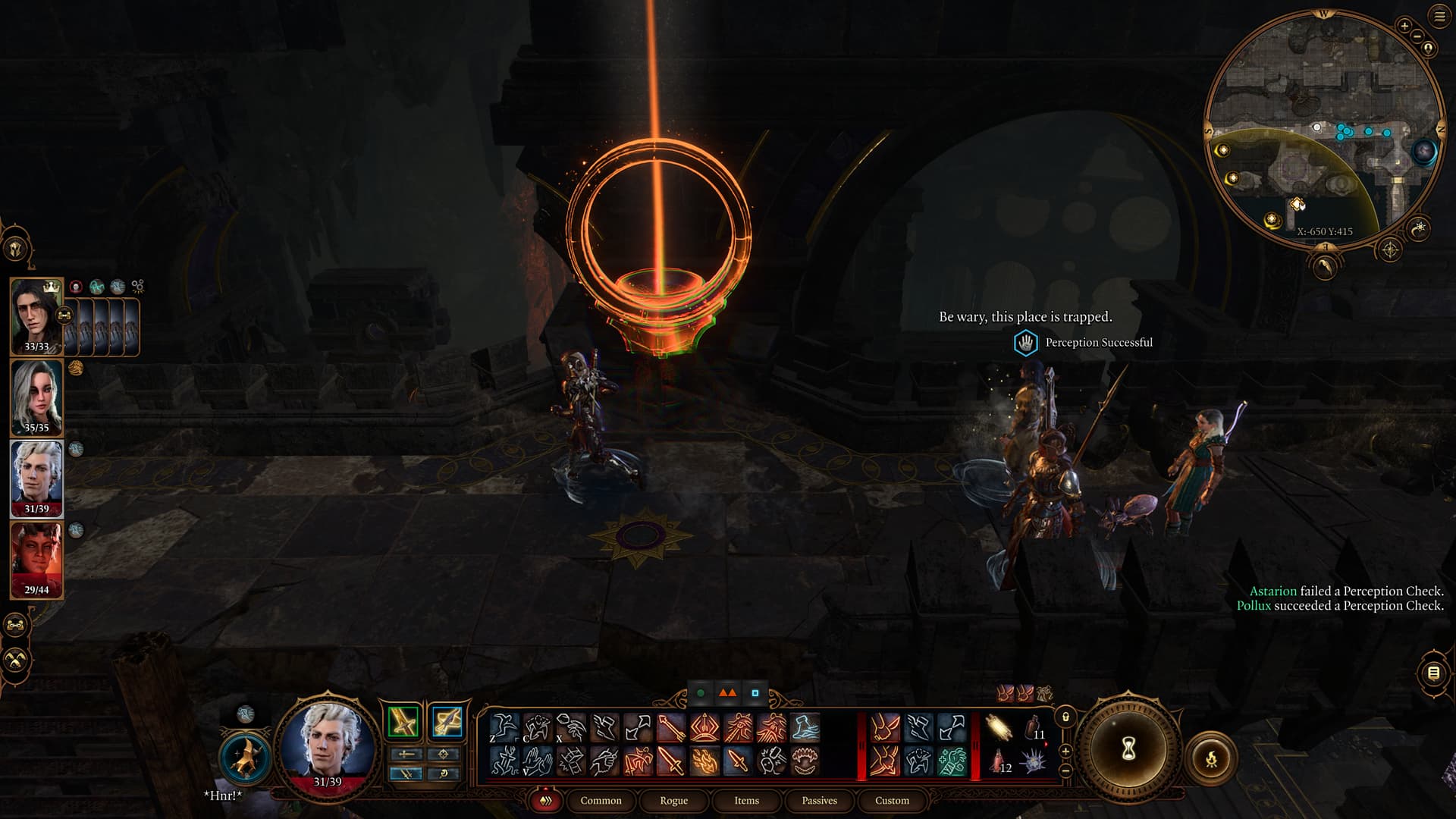
Task: Open the Rogue hotbar tab
Action: 673,800
